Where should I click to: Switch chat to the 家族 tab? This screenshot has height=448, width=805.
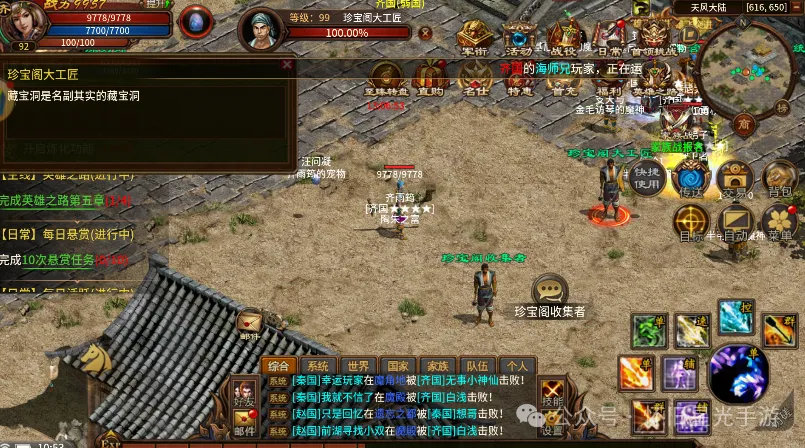tap(436, 366)
